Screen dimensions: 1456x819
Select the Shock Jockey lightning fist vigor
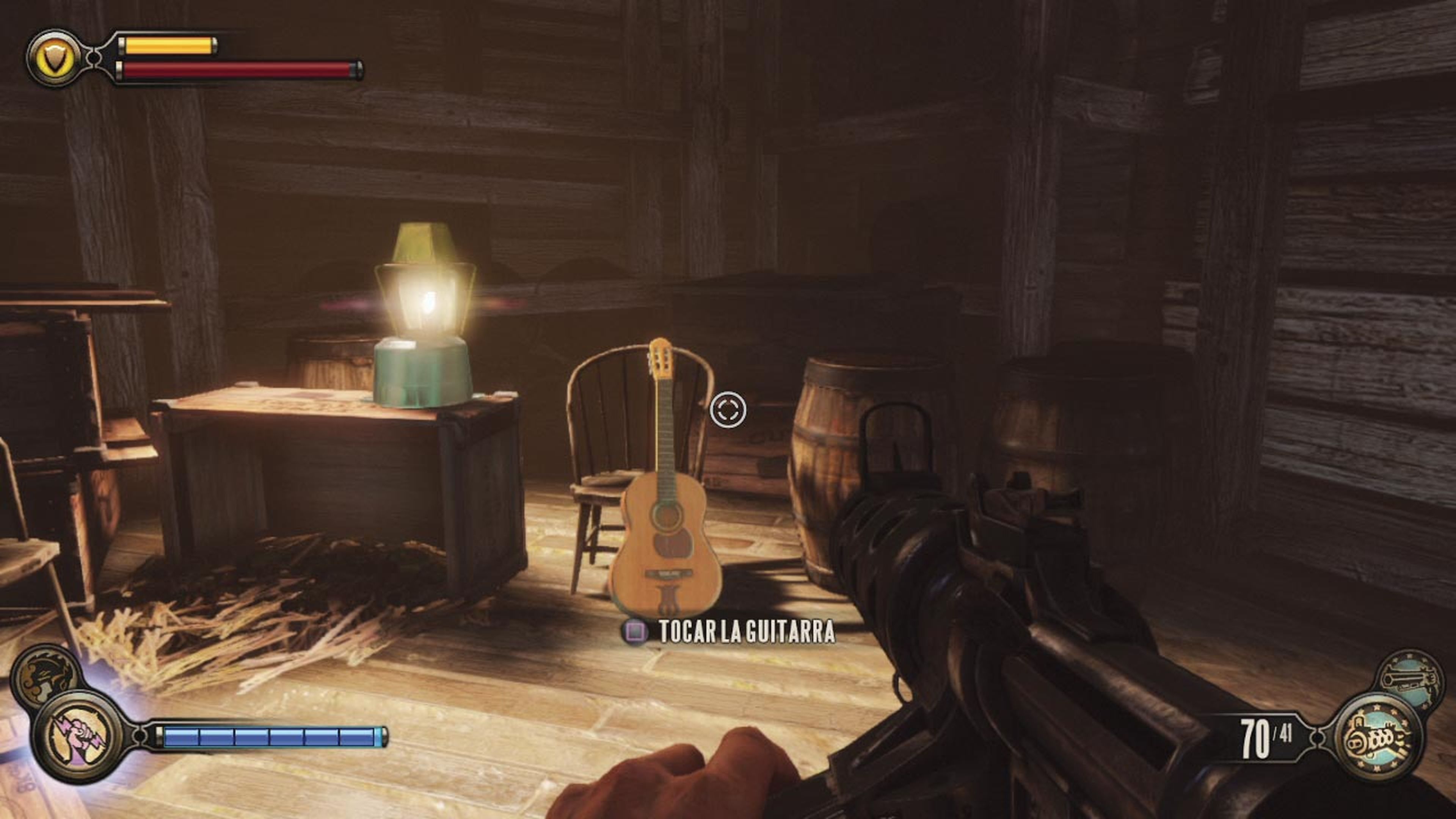[78, 736]
